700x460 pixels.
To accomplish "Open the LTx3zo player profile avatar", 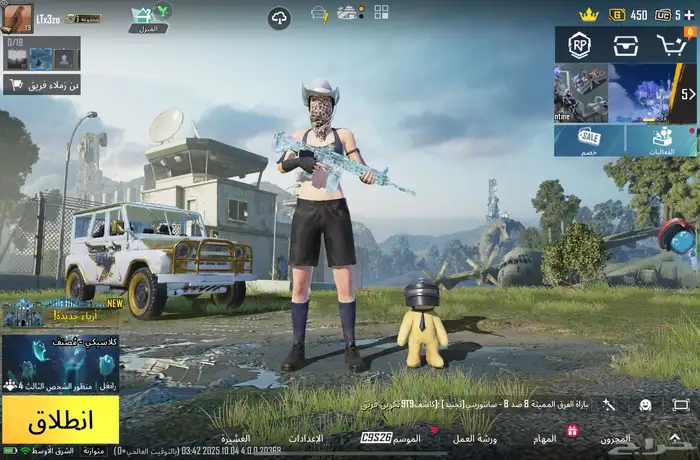I will pyautogui.click(x=16, y=17).
